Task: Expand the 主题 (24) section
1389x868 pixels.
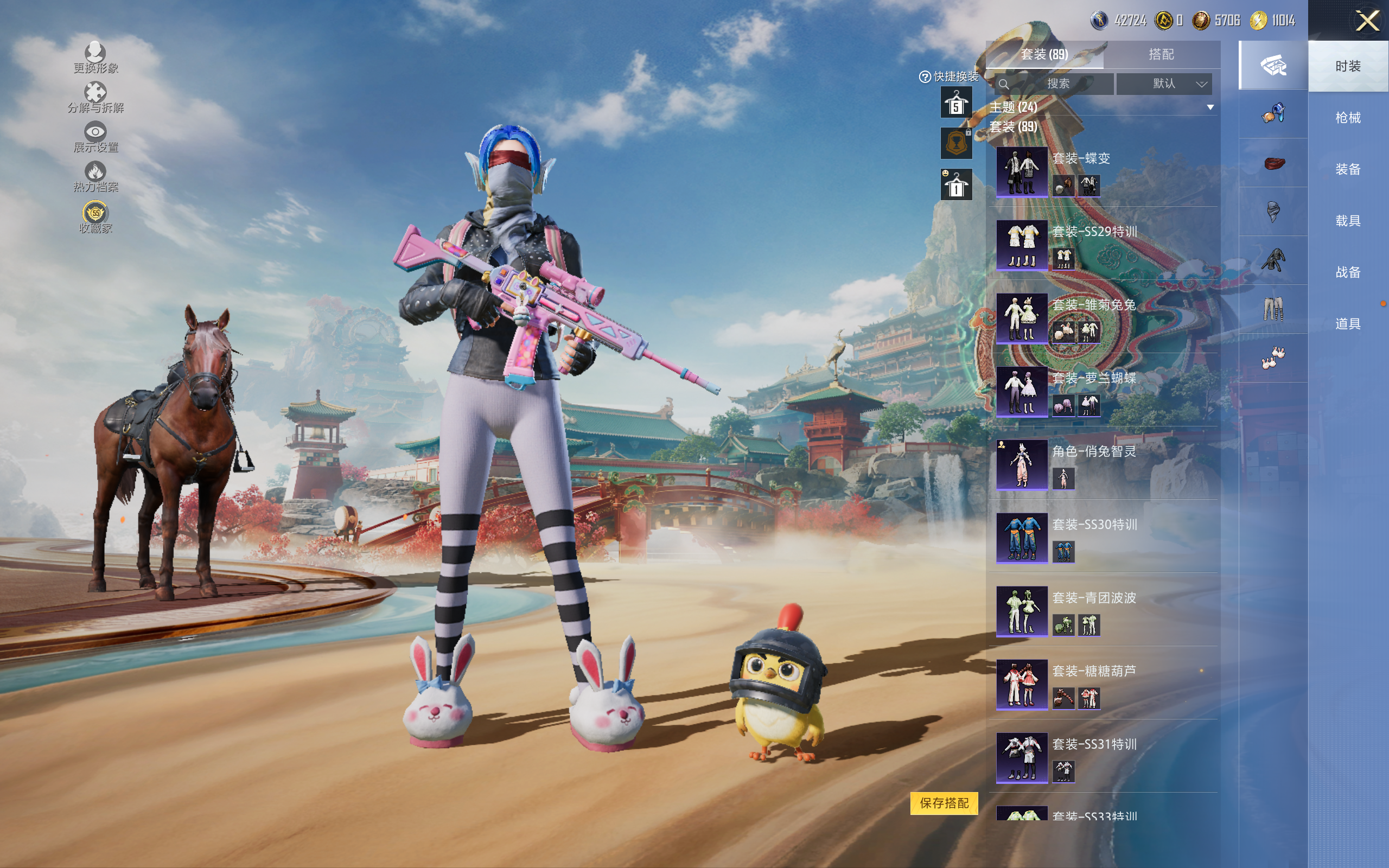Action: (x=1210, y=107)
